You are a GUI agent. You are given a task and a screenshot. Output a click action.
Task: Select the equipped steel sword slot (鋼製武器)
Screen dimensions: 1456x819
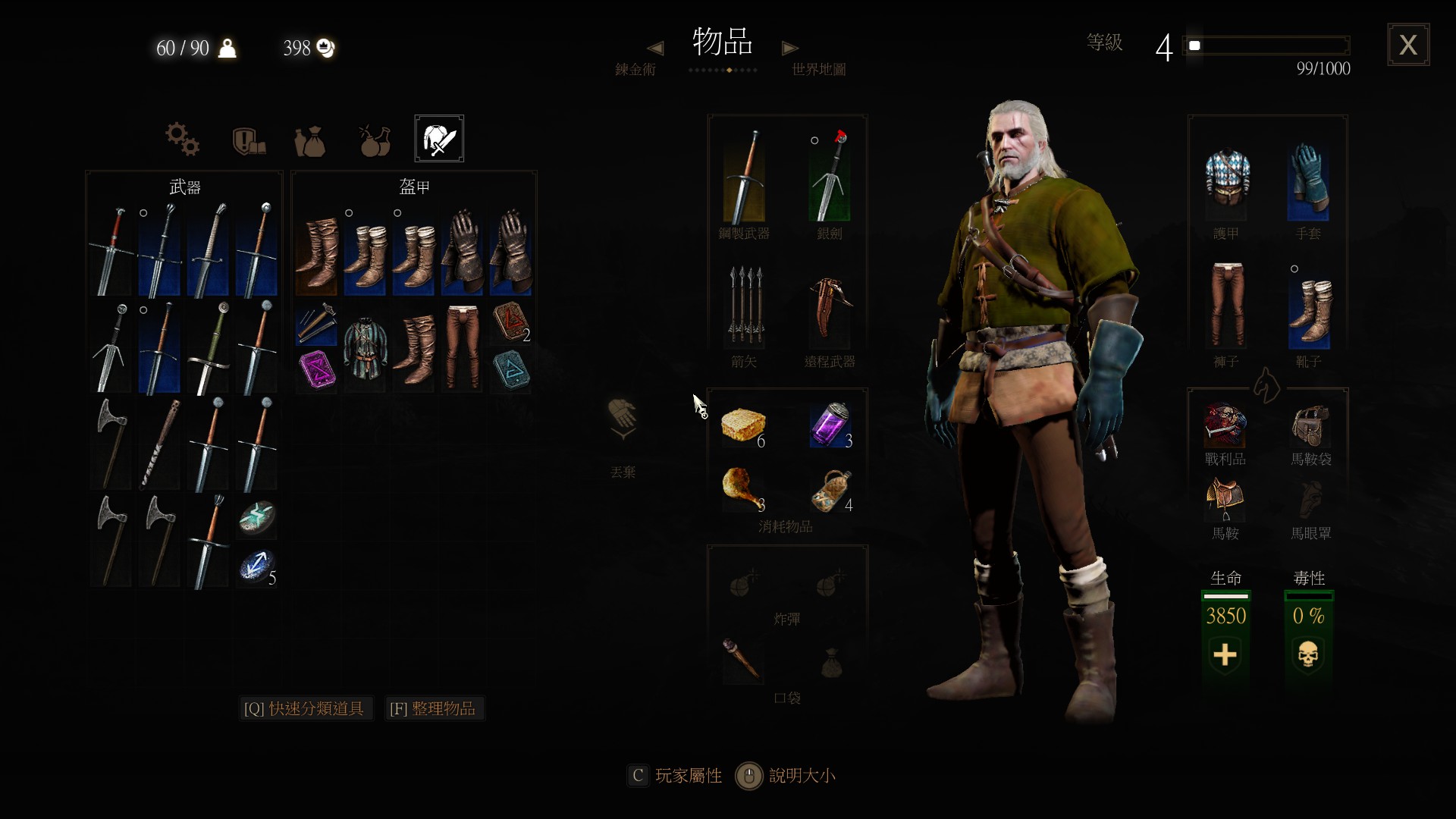(744, 177)
